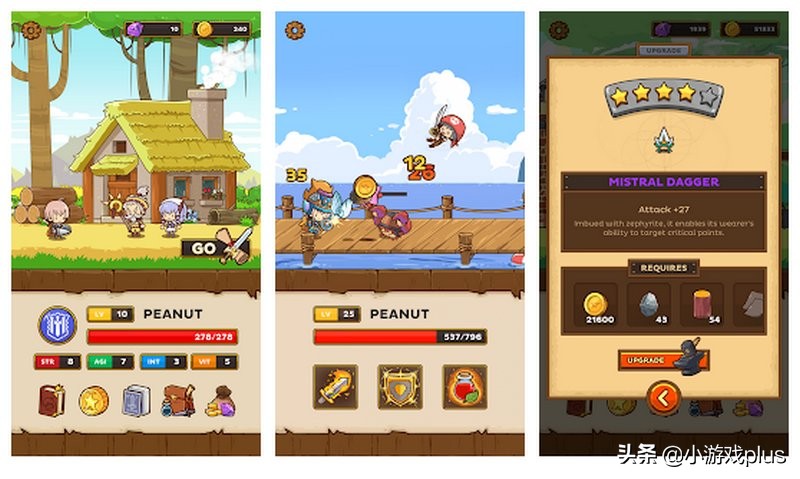
Task: Activate the golden shield skill
Action: click(399, 385)
